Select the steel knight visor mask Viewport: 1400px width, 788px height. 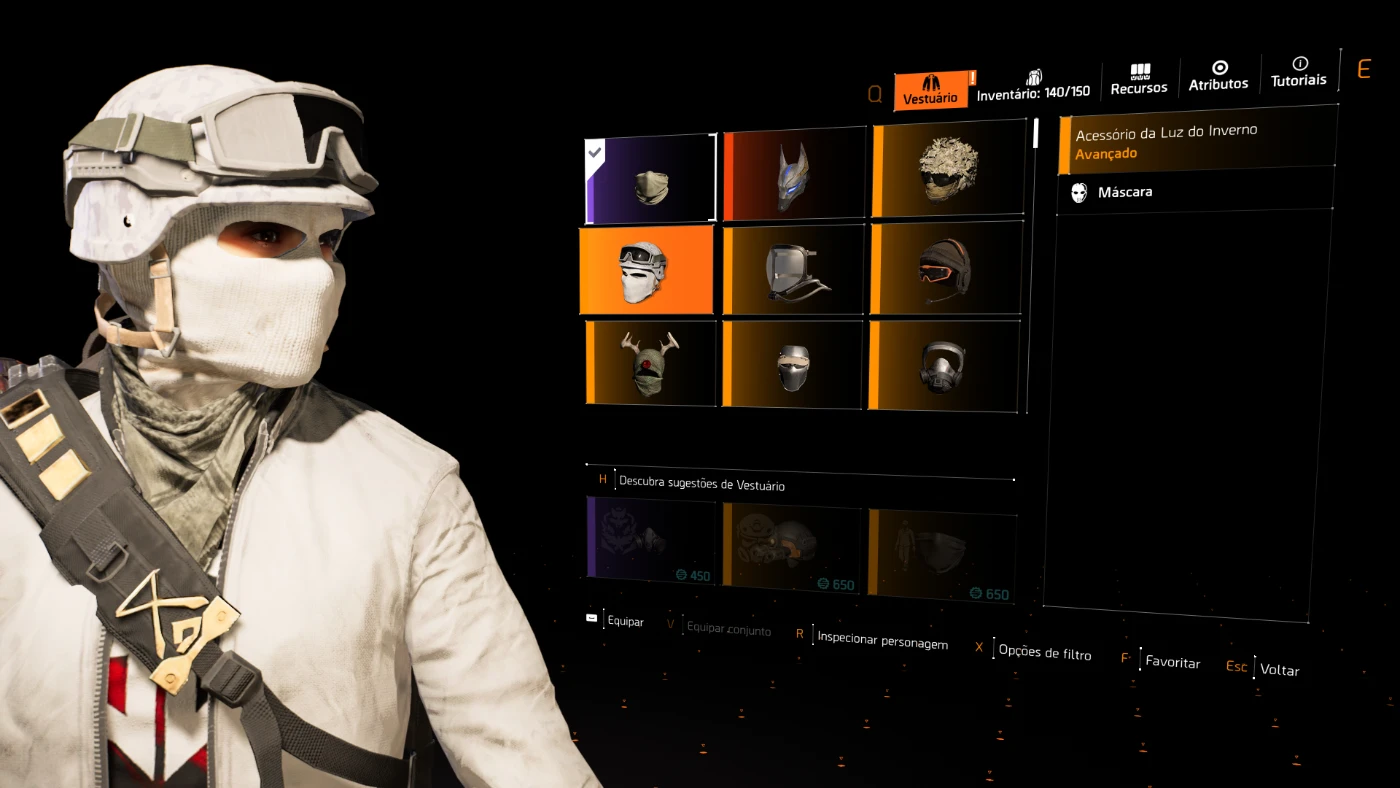pyautogui.click(x=792, y=365)
